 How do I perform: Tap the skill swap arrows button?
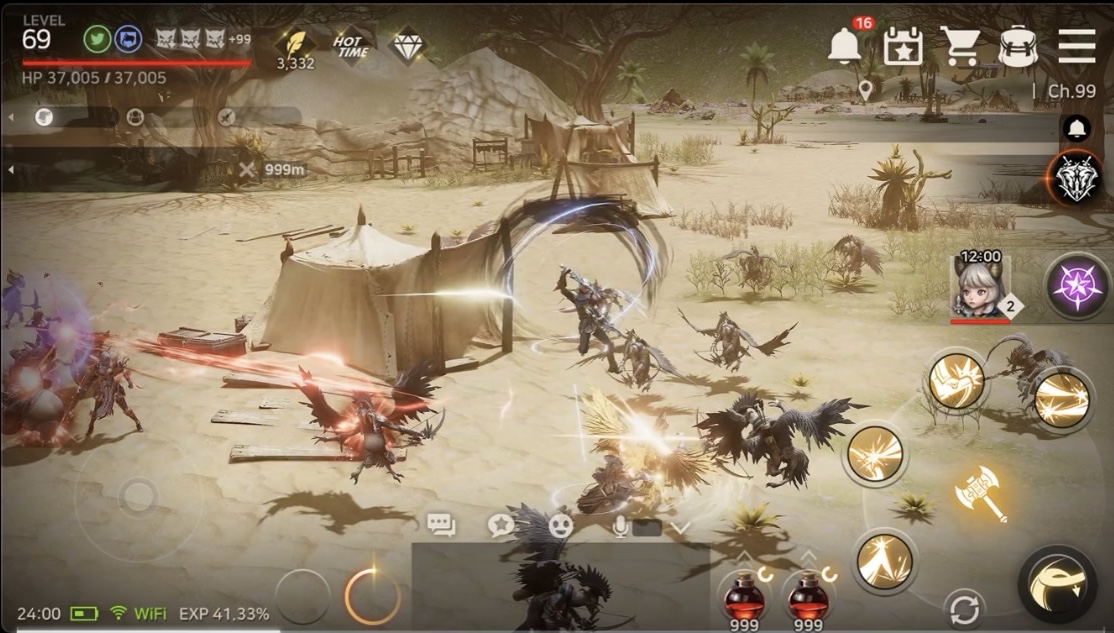coord(964,609)
